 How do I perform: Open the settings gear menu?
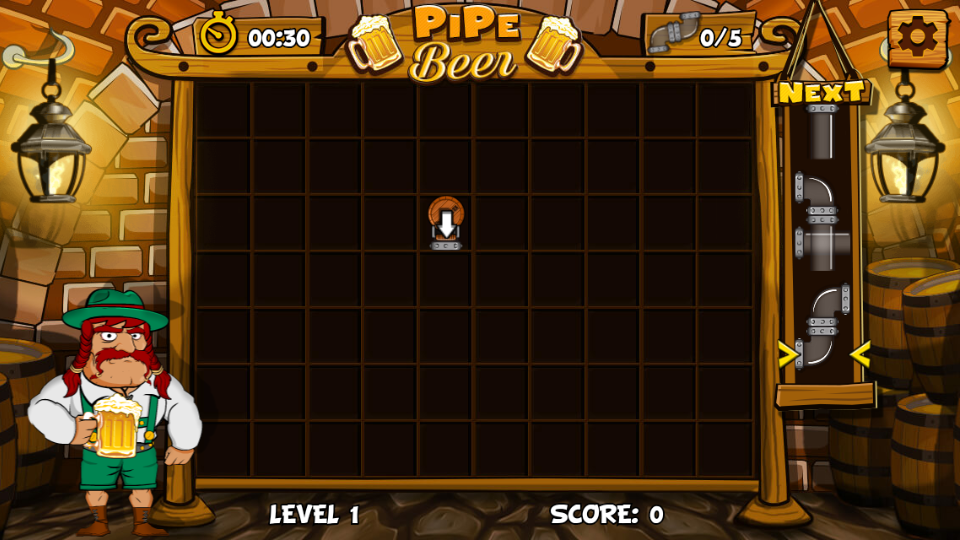point(917,37)
